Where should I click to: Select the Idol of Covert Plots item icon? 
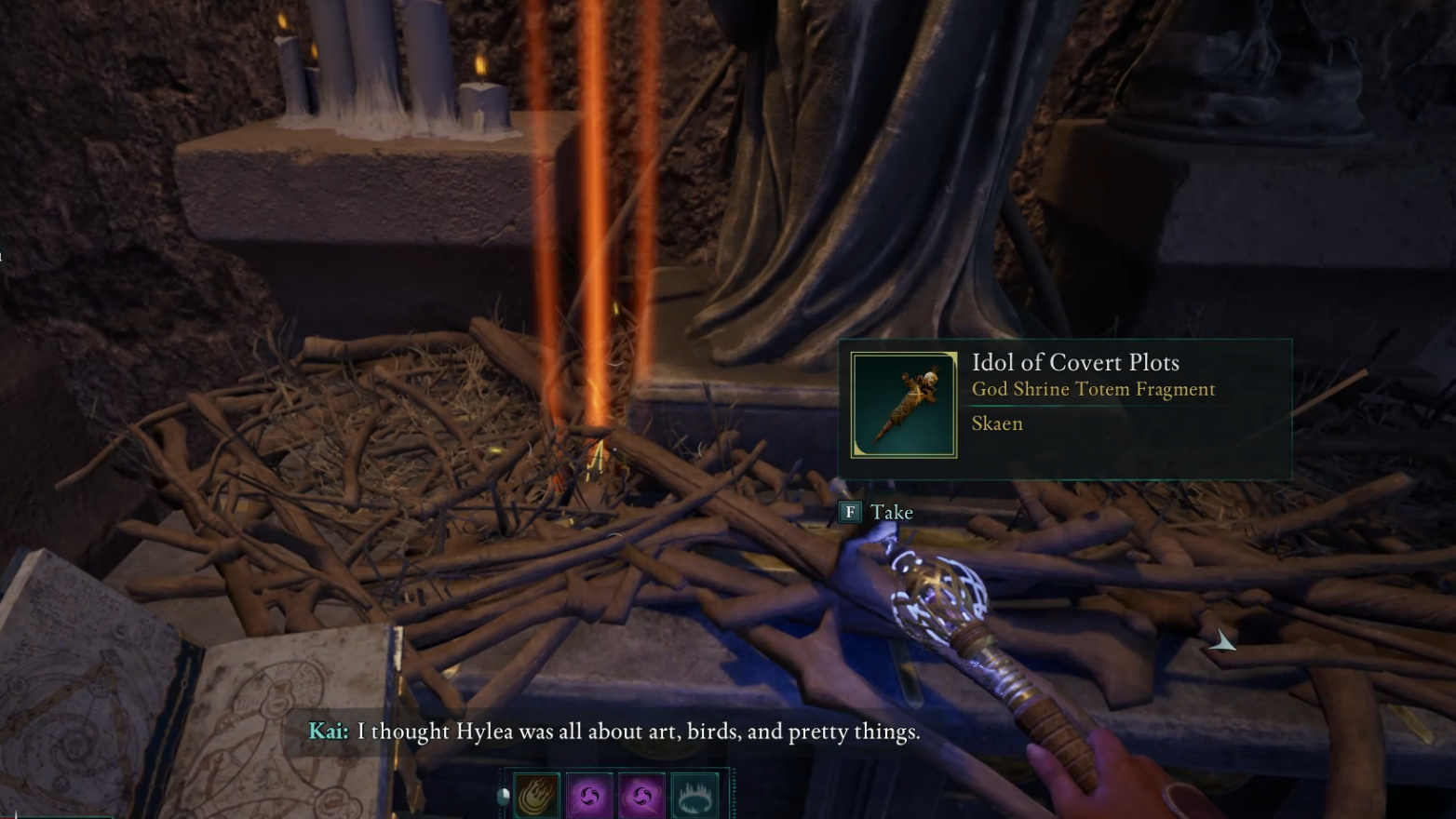(x=904, y=405)
